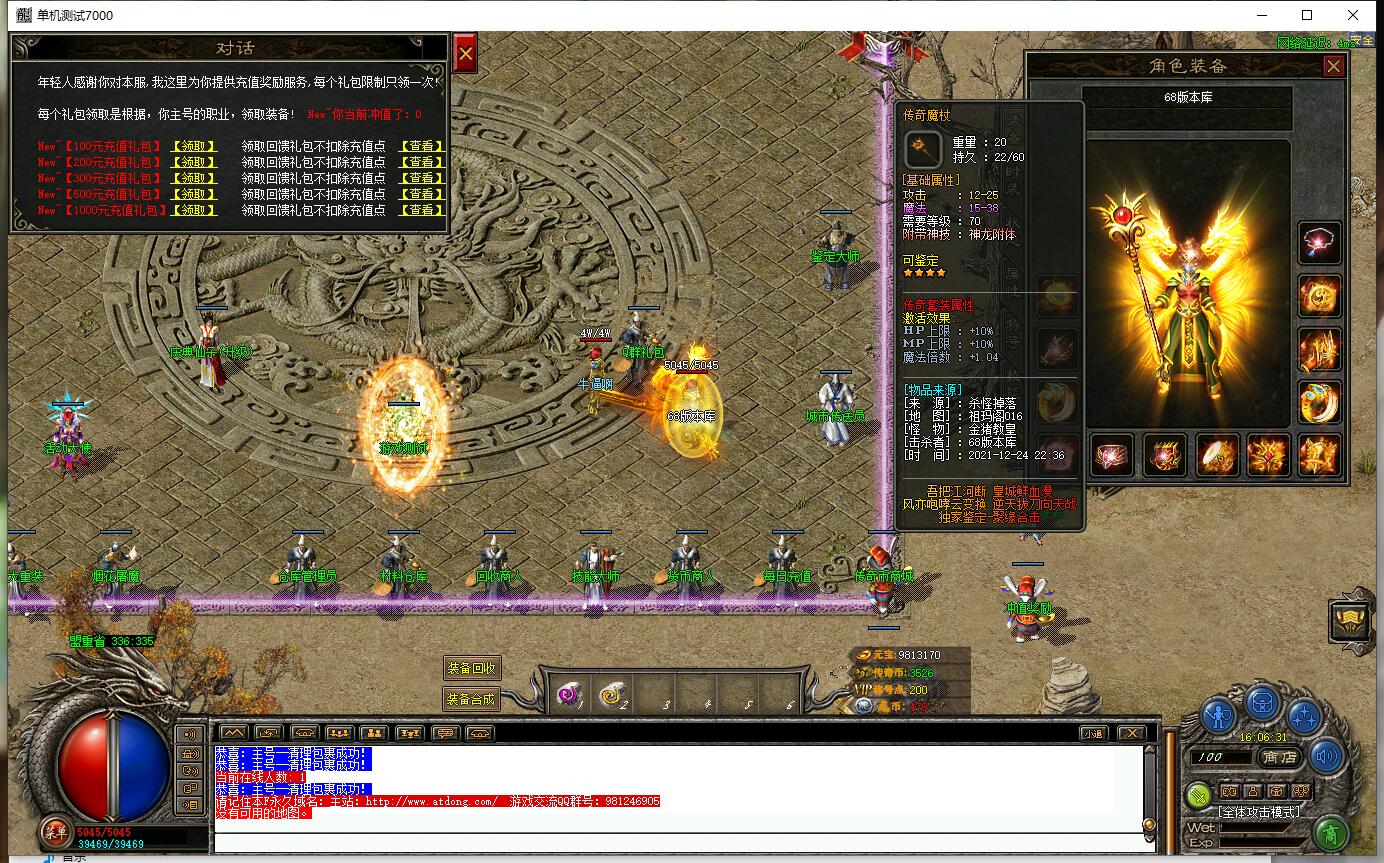Click the 小退 logout button
The image size is (1384, 863).
click(x=1093, y=733)
